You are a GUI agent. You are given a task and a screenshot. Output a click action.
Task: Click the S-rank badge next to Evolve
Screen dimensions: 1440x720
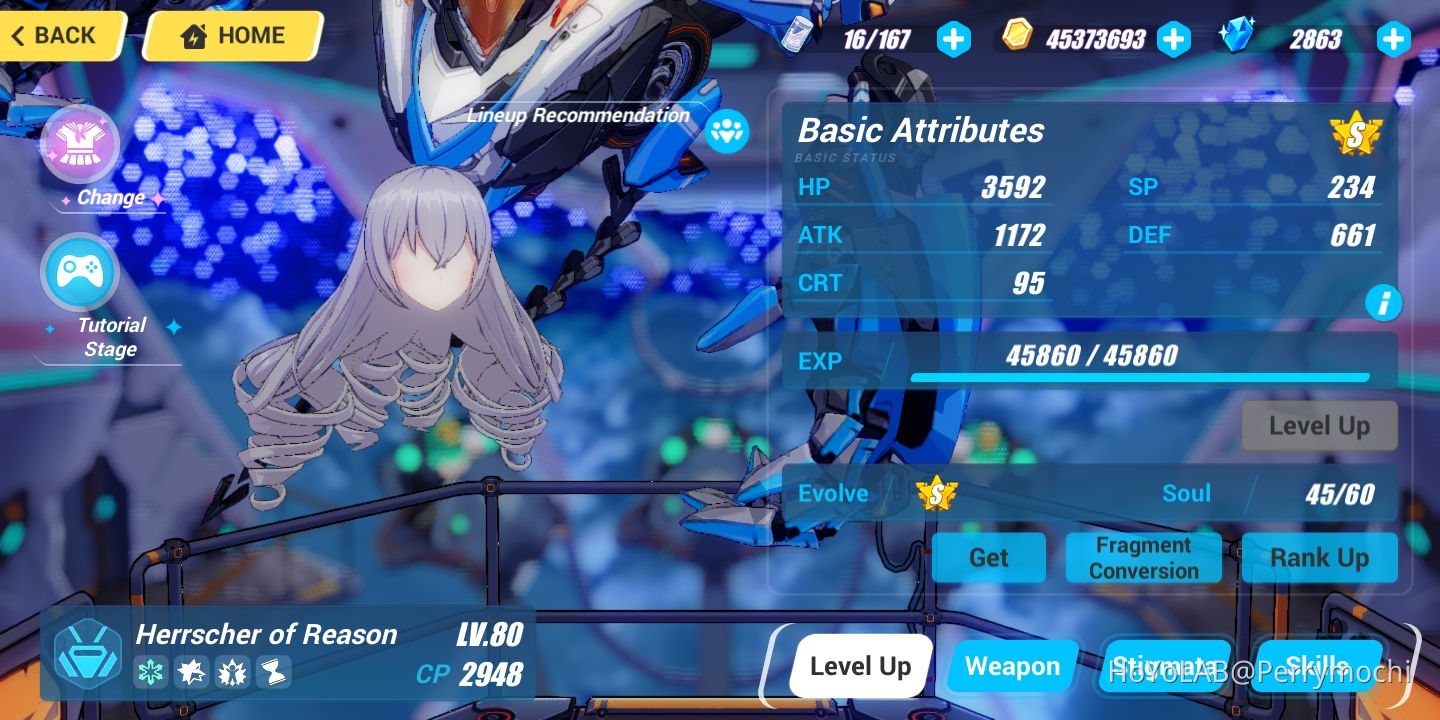938,493
